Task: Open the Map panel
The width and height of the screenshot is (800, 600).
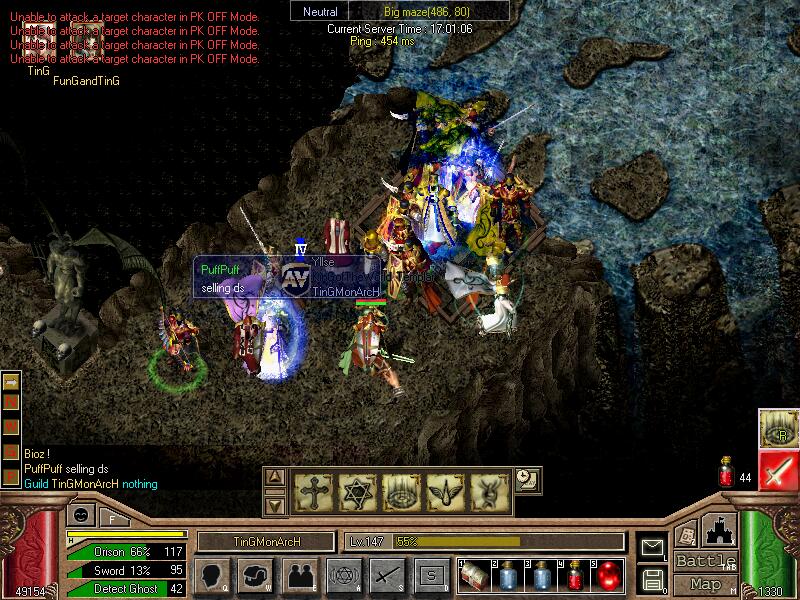Action: click(705, 584)
